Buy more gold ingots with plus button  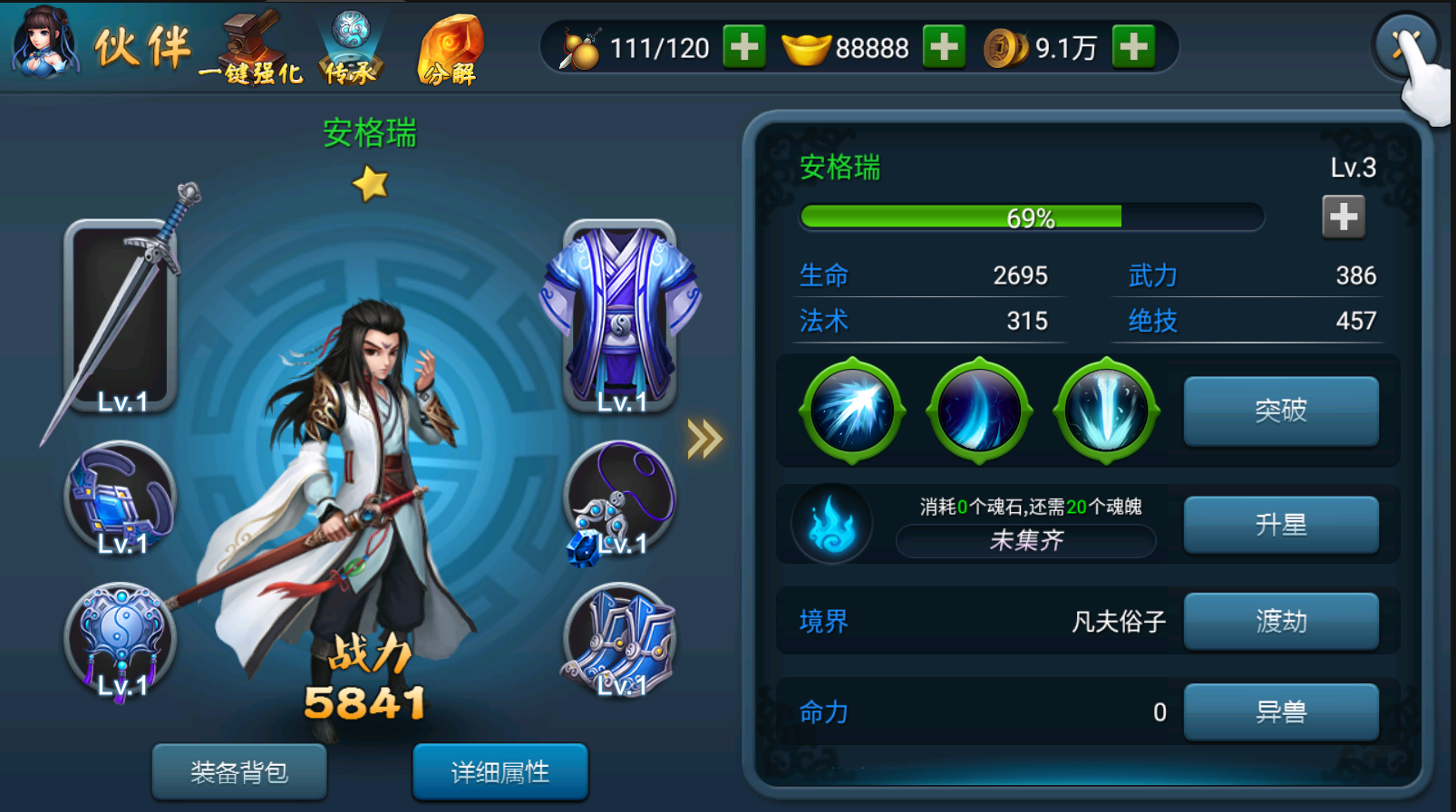pos(944,46)
